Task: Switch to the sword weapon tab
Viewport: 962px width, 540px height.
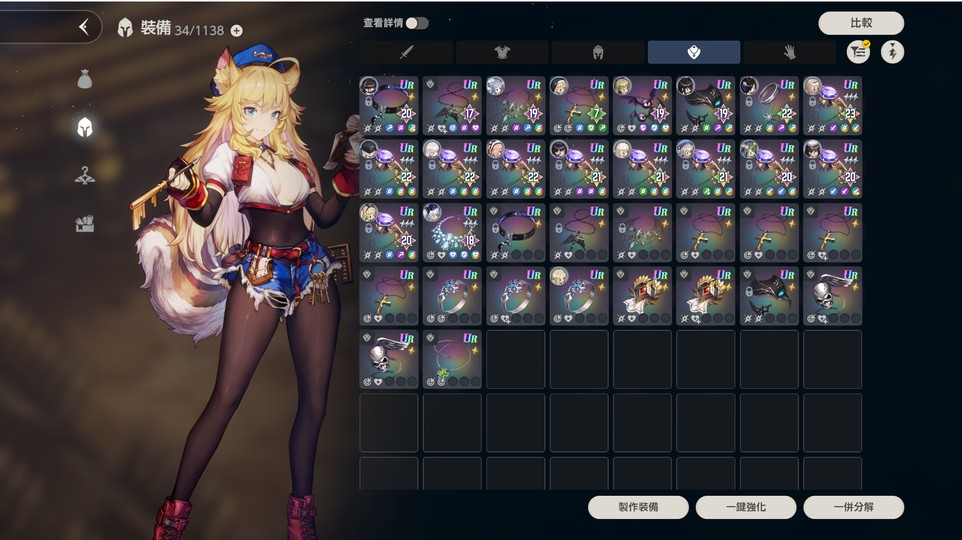Action: coord(406,52)
